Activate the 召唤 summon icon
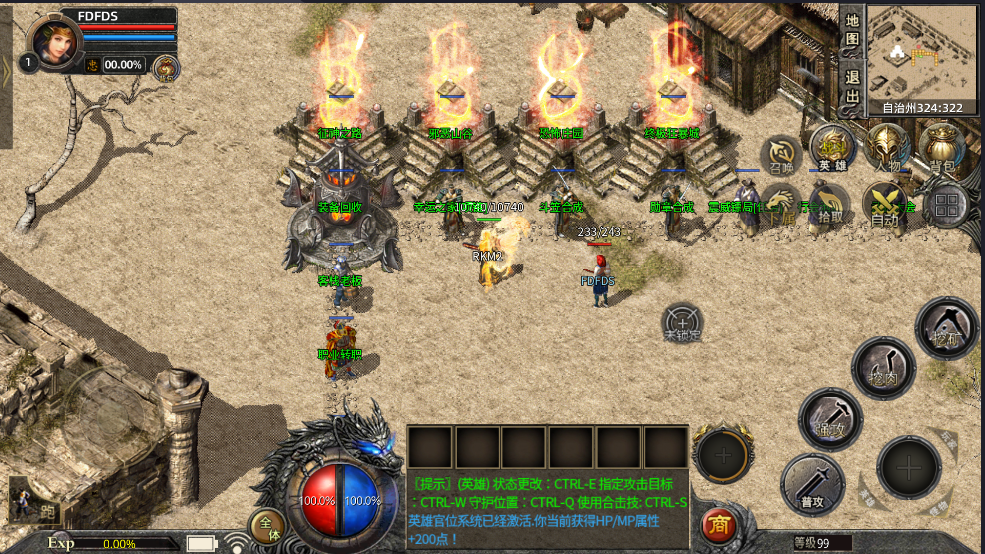The width and height of the screenshot is (985, 554). click(780, 156)
